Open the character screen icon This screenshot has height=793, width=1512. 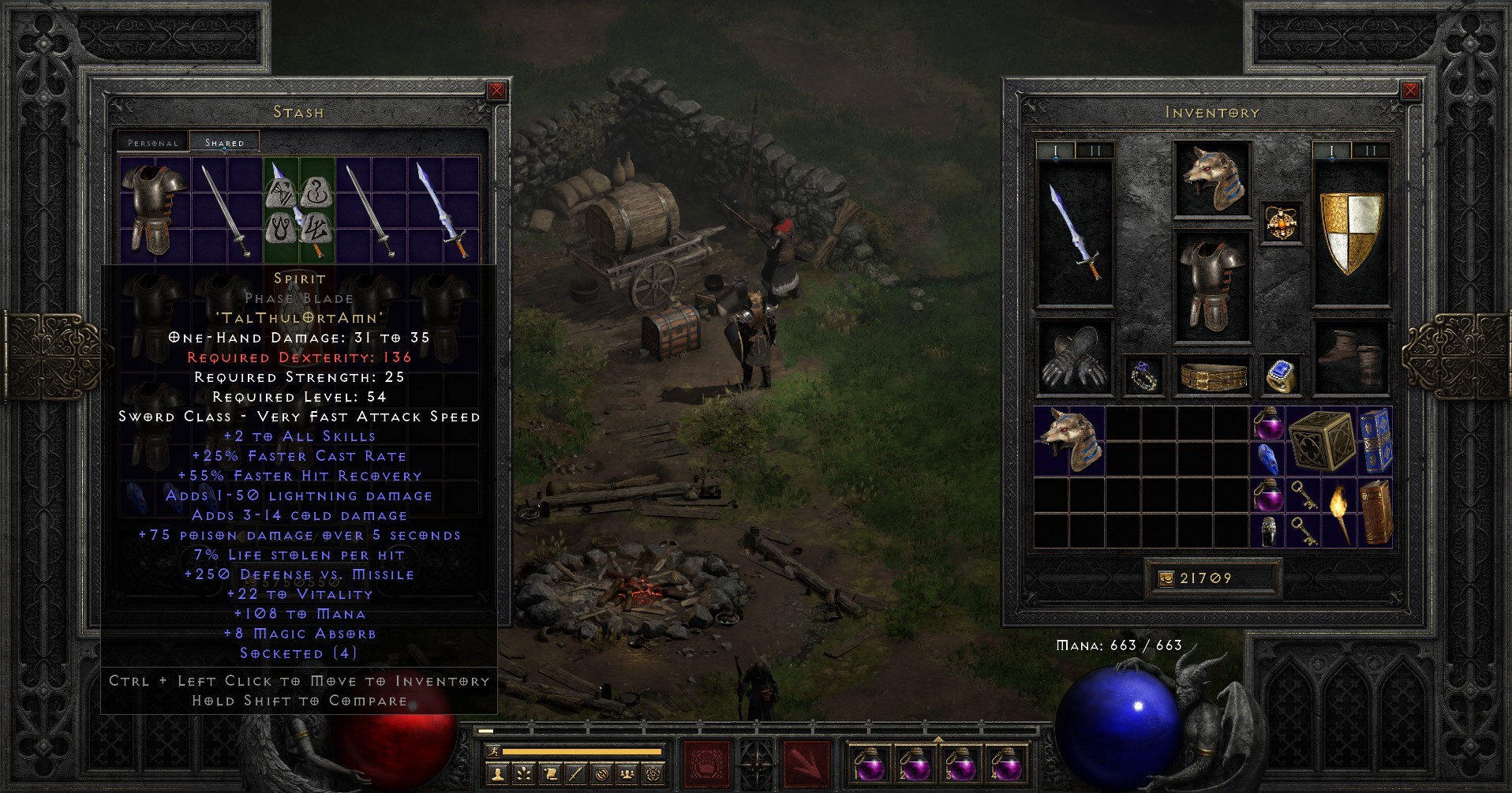498,775
